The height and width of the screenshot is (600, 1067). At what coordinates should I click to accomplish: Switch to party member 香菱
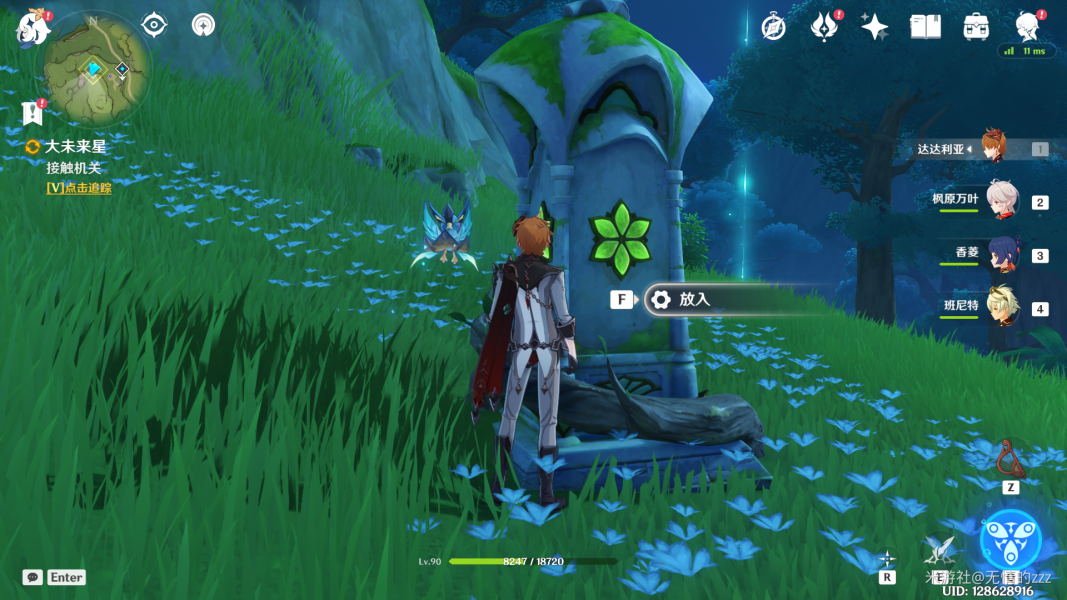pyautogui.click(x=1001, y=253)
